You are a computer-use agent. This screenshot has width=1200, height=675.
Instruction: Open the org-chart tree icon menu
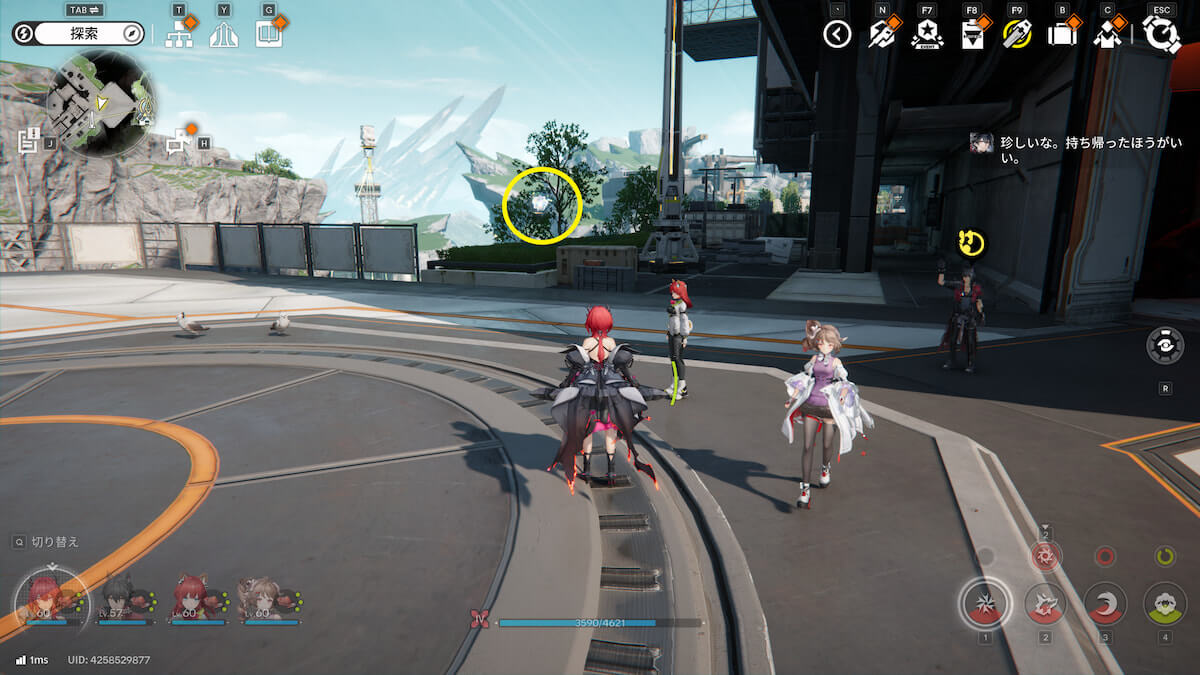(179, 35)
